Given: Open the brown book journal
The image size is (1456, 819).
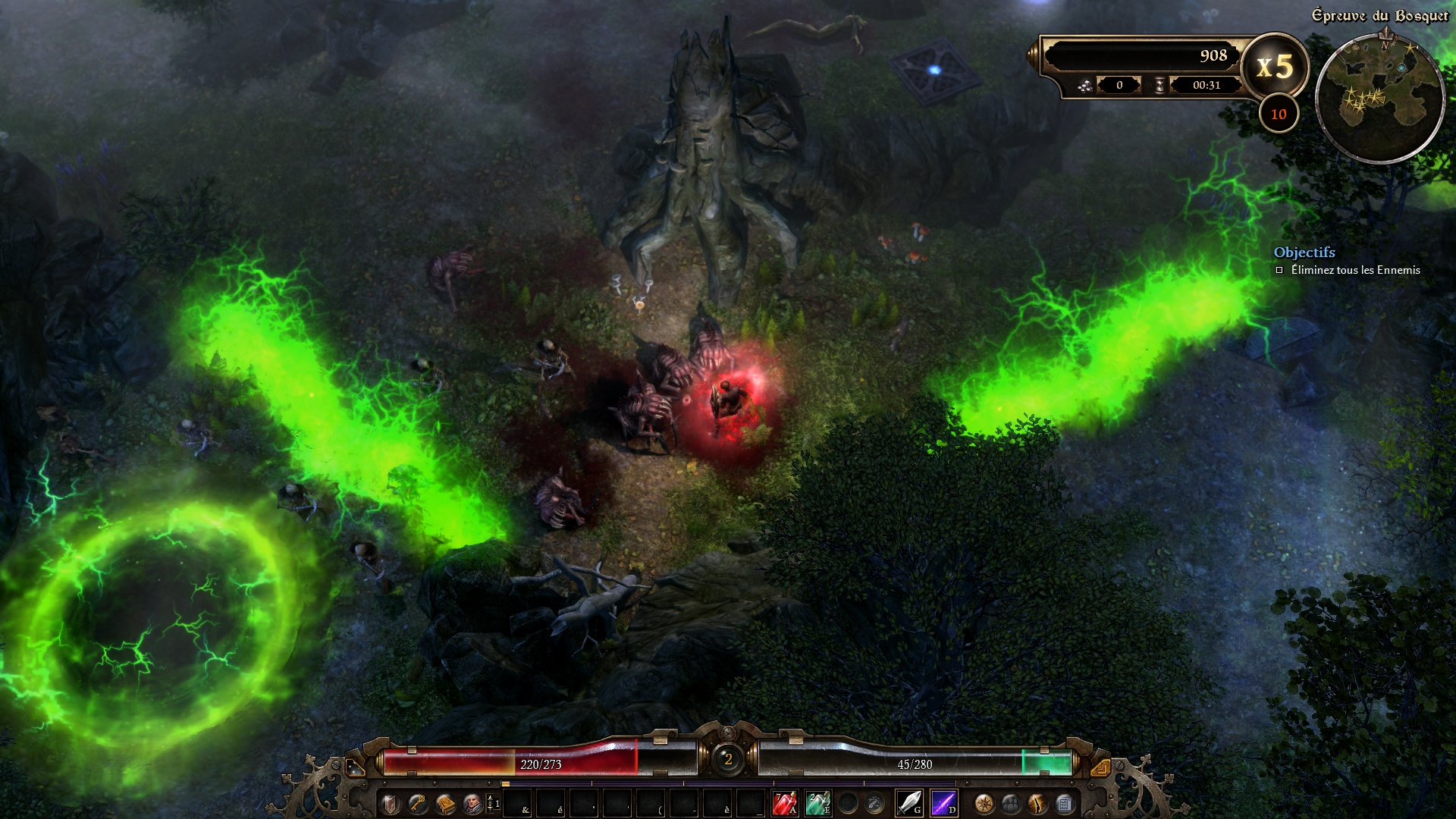Looking at the screenshot, I should pos(445,803).
